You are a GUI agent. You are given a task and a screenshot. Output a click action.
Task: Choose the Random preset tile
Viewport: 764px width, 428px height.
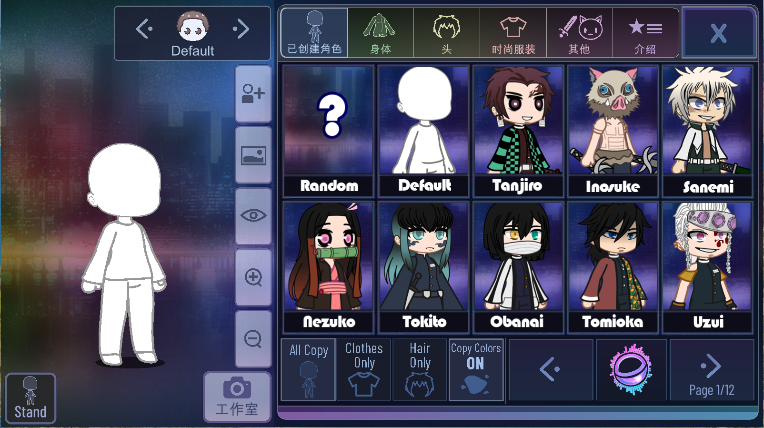pos(329,130)
